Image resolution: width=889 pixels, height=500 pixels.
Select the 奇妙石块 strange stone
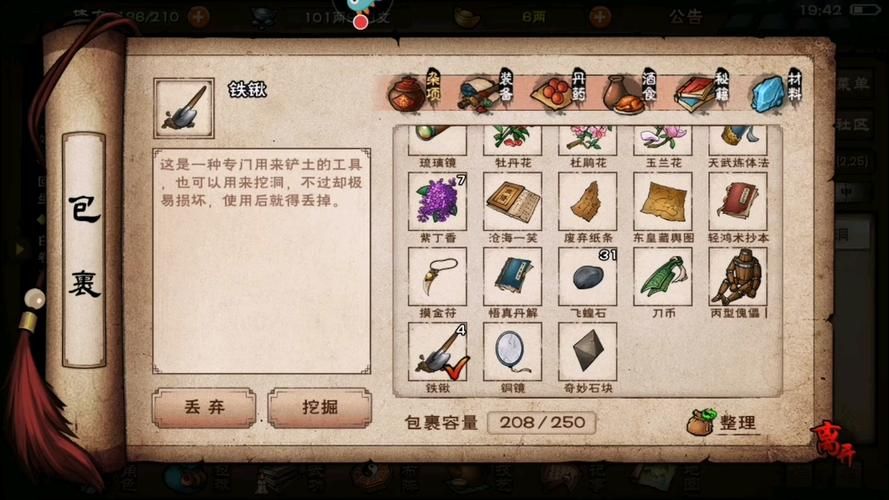tap(587, 351)
